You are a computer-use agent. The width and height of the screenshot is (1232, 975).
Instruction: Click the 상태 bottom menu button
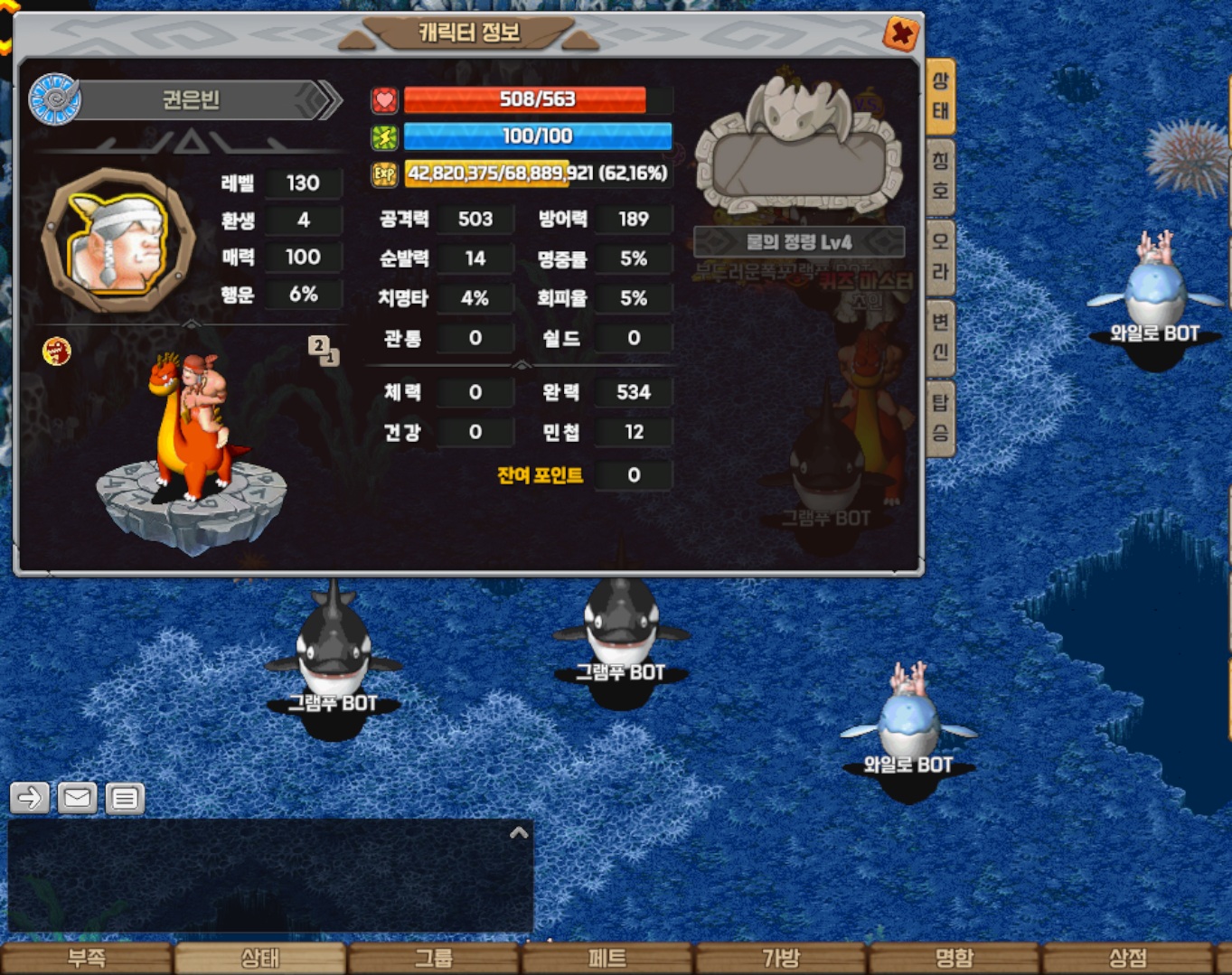tap(260, 958)
